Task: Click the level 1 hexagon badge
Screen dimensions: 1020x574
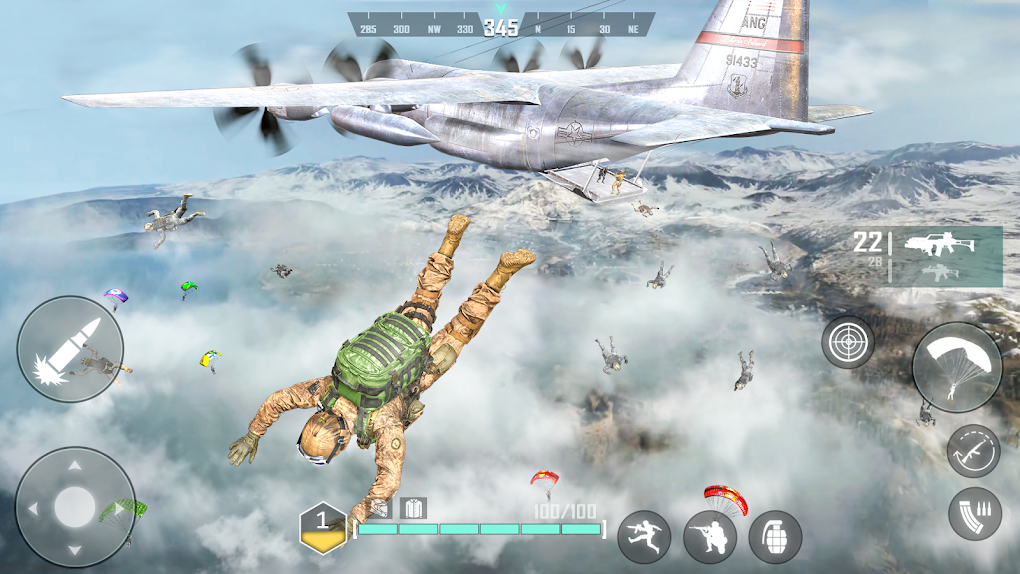Action: click(x=322, y=526)
